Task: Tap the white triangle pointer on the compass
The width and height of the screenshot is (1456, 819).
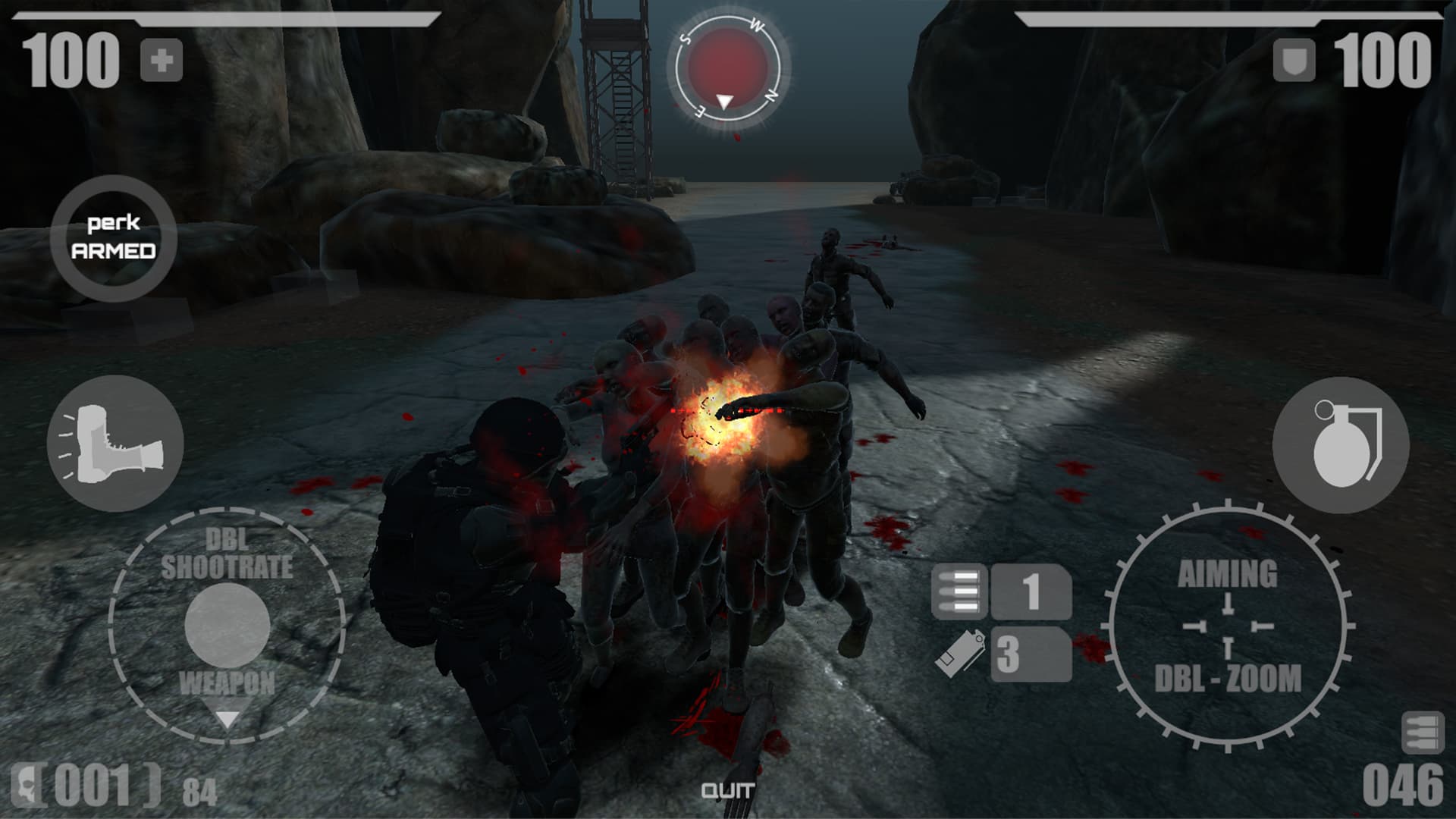Action: (x=723, y=99)
